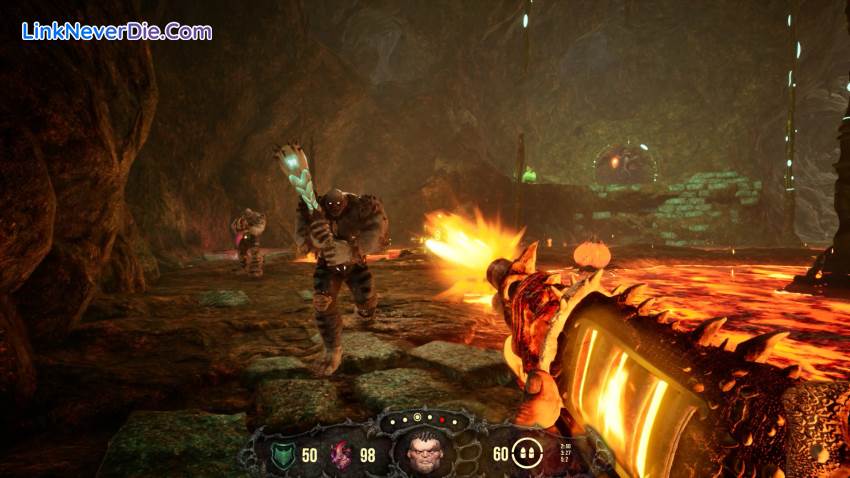Click the red heart health icon
The image size is (850, 478).
coord(341,456)
